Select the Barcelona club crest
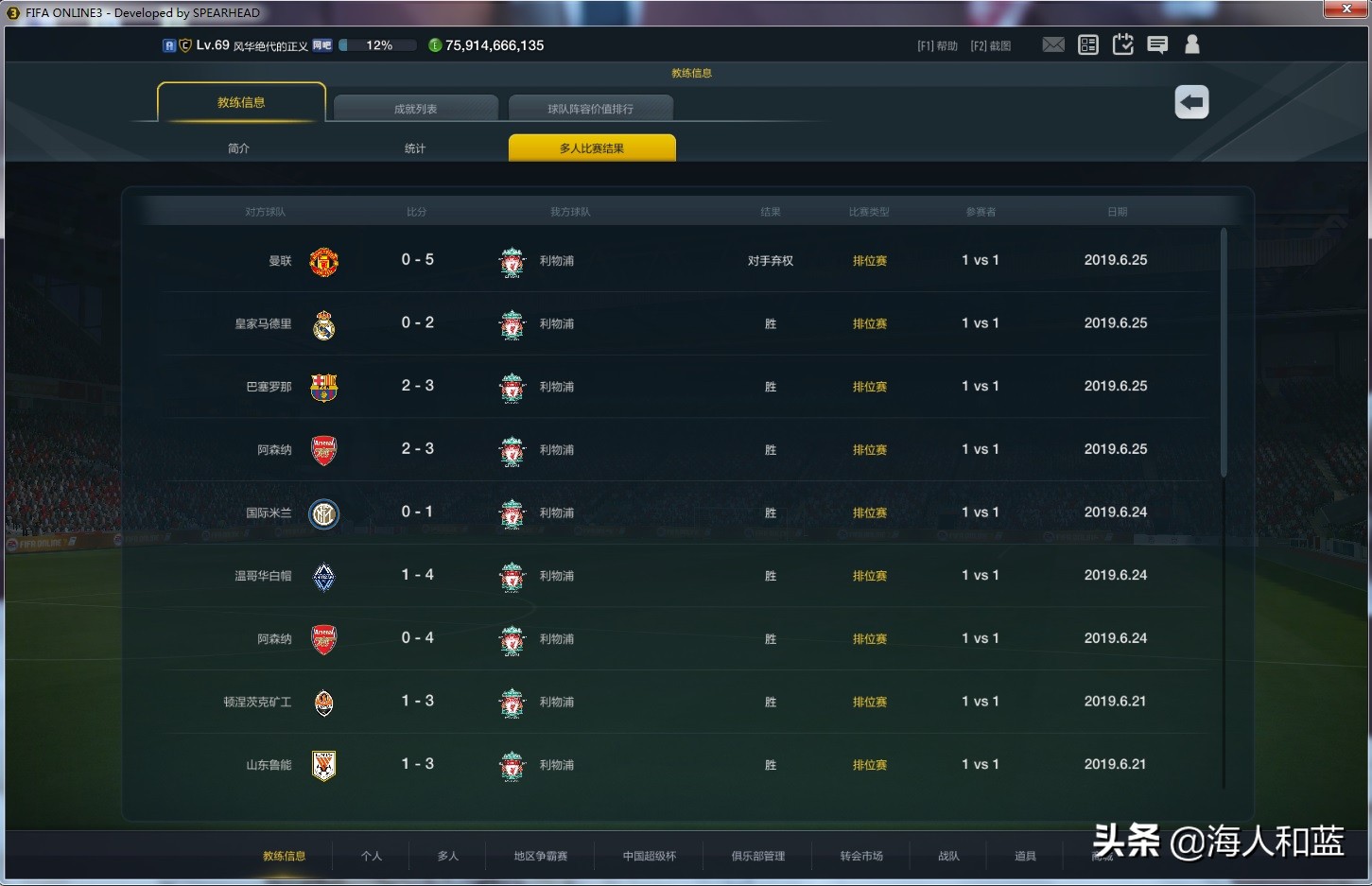Screen dimensions: 1372x886 click(323, 388)
